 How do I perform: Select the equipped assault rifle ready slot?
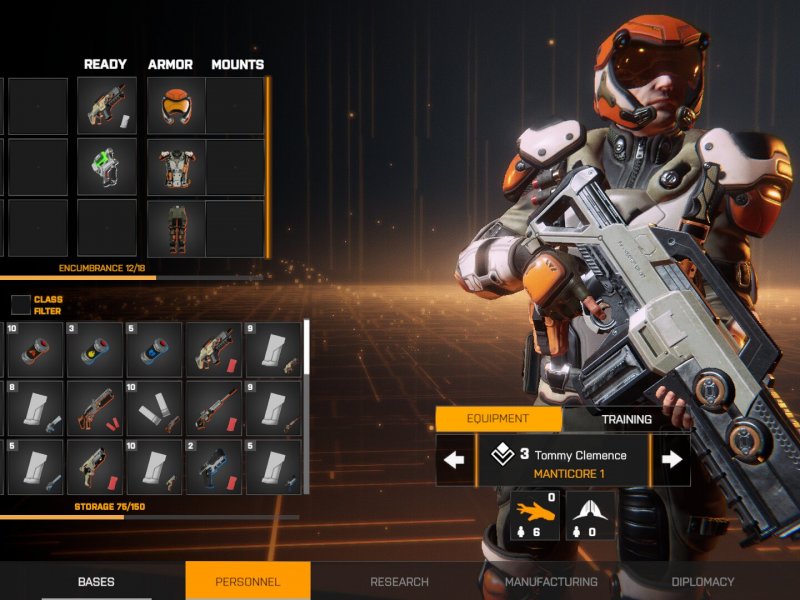click(106, 106)
